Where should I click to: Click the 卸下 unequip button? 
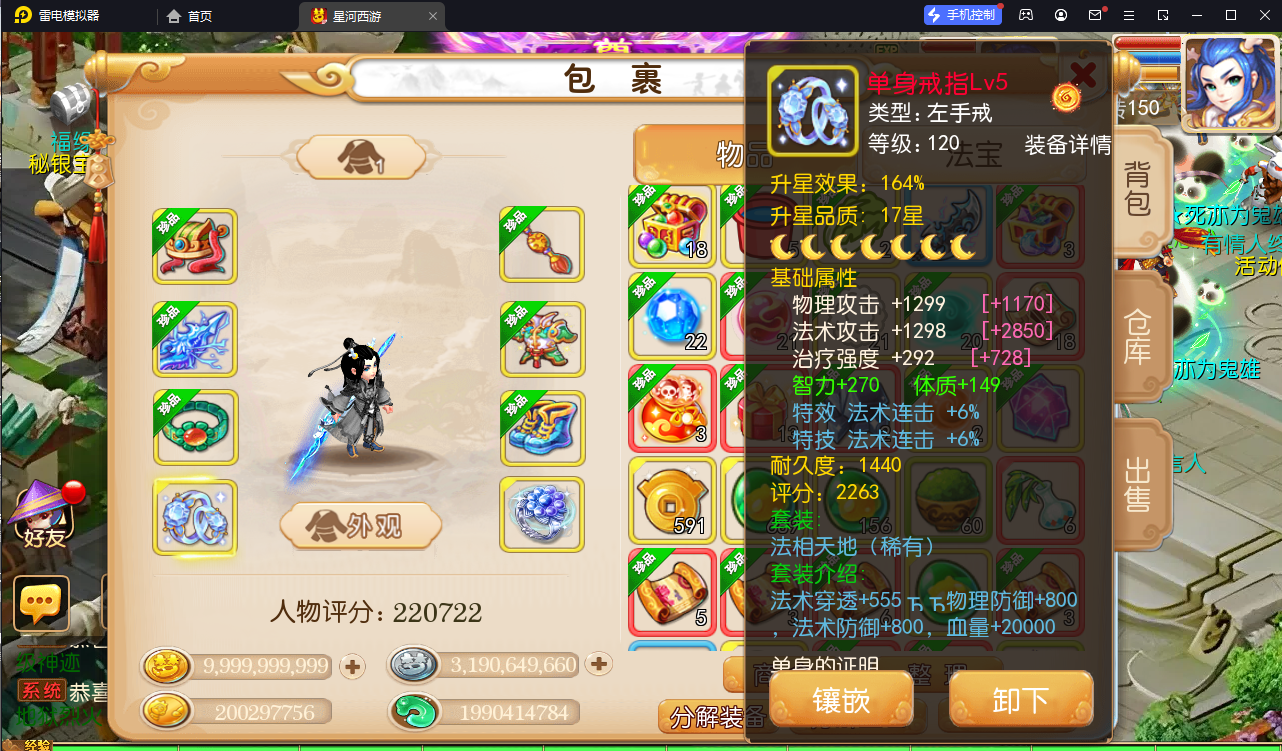coord(1020,699)
